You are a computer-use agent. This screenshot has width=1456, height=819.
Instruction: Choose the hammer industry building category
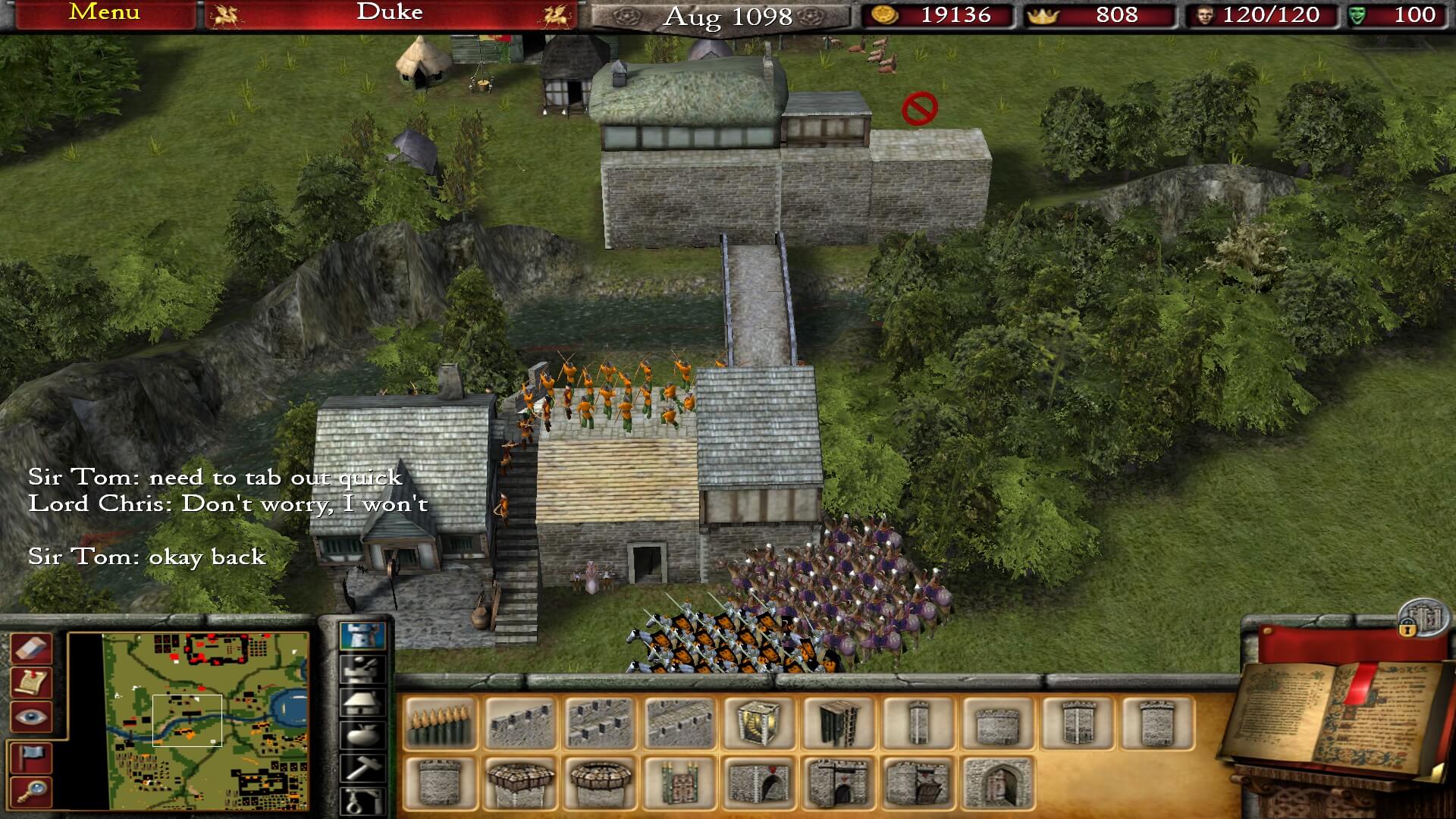pyautogui.click(x=362, y=767)
